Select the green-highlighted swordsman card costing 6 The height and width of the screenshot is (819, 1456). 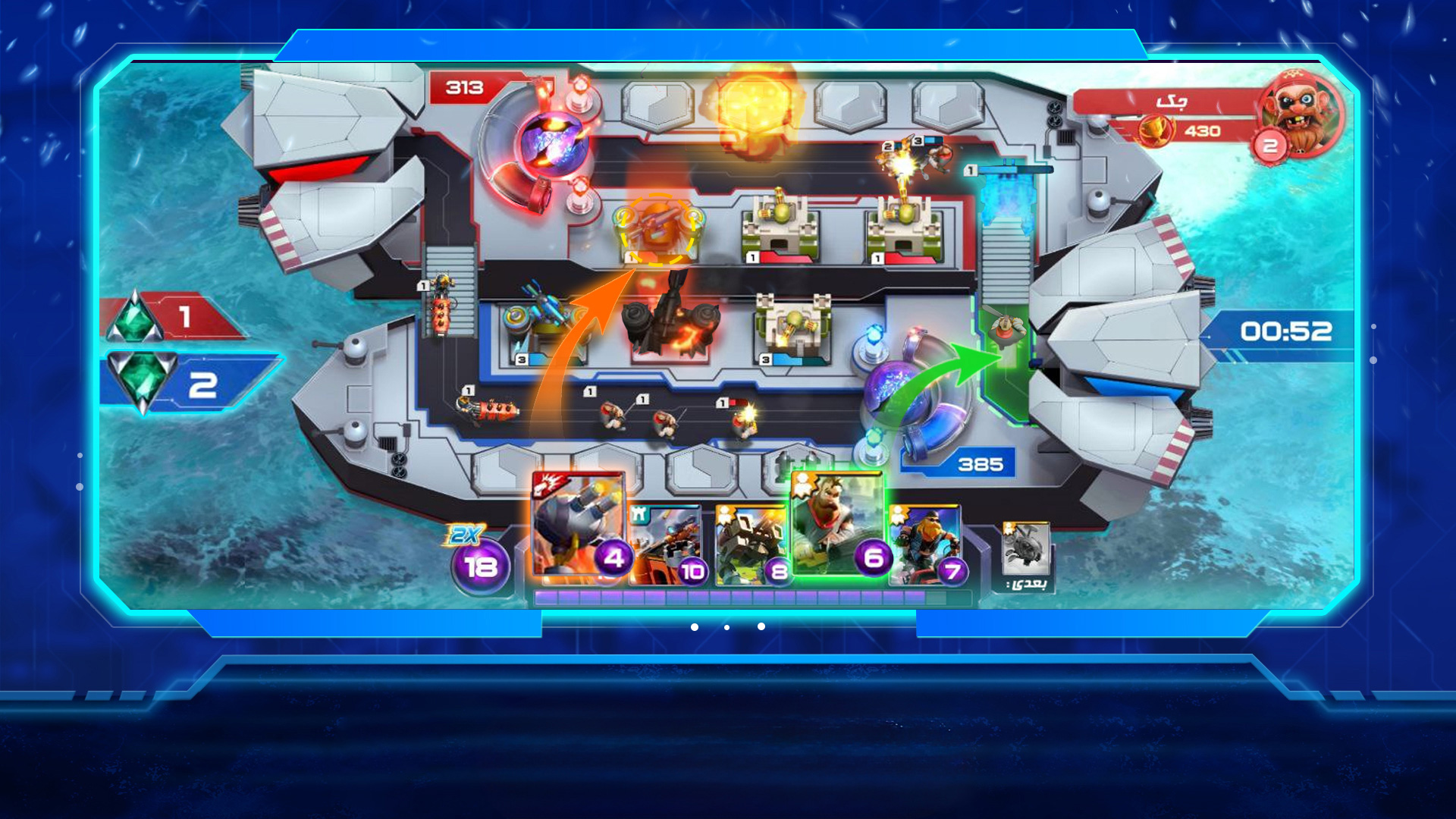(837, 525)
